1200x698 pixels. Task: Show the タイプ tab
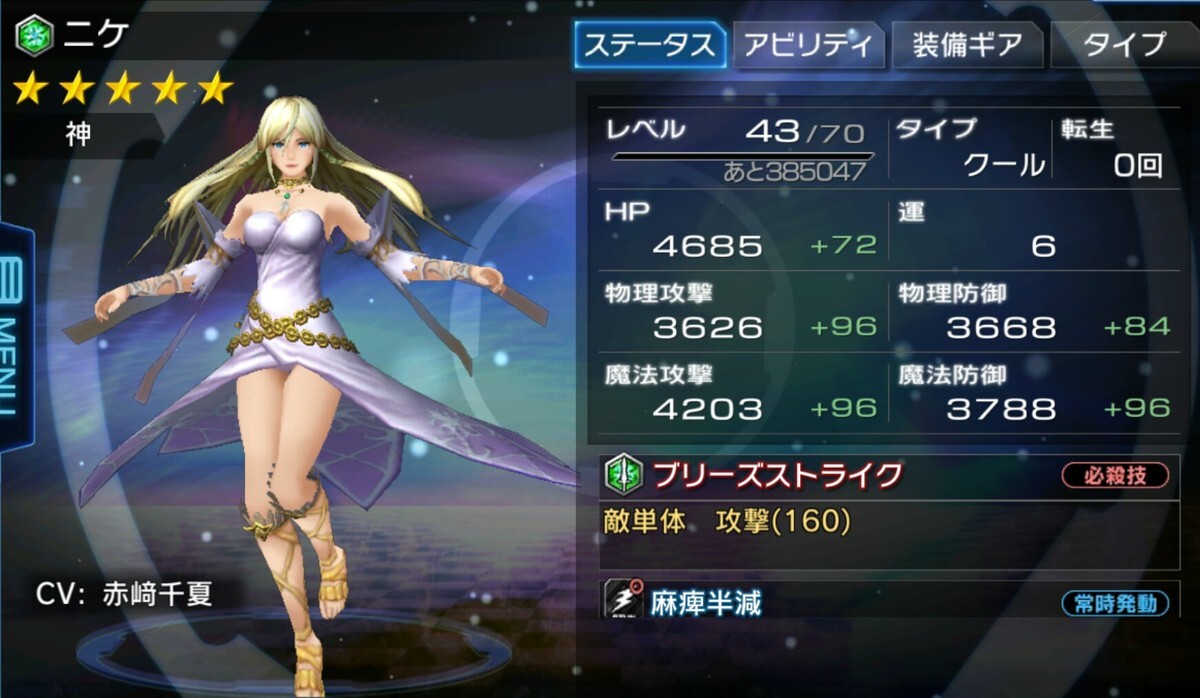coord(1124,45)
